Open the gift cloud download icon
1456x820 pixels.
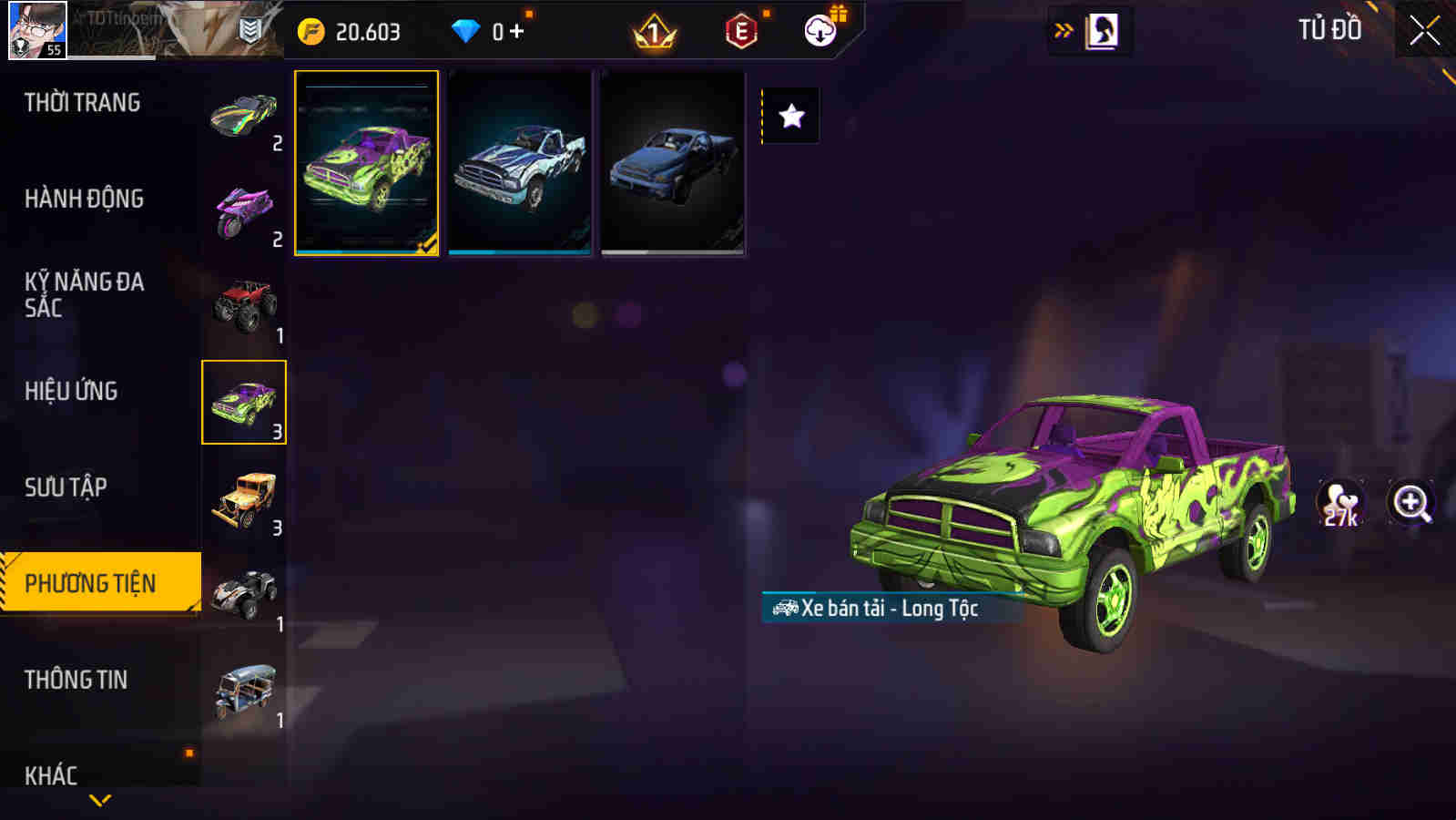819,28
